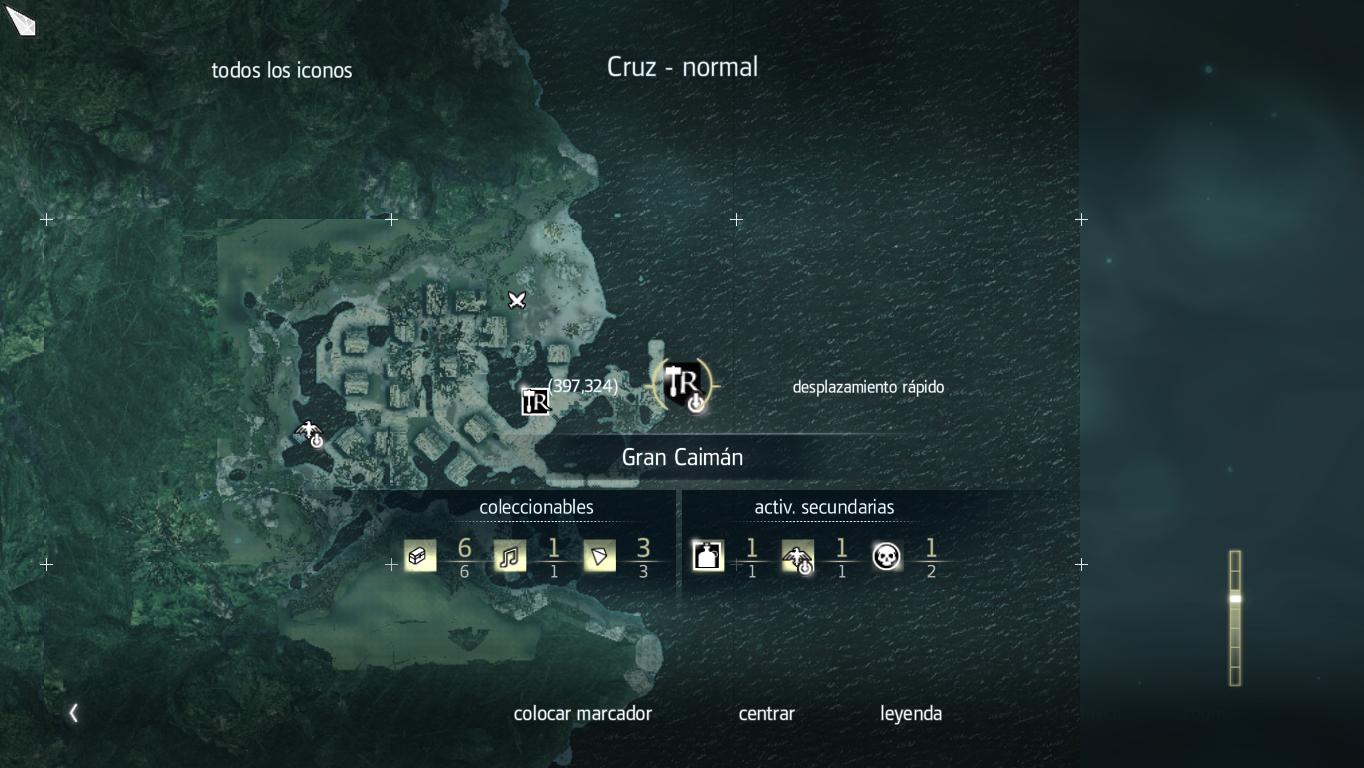
Task: Select "colocar marcador" option
Action: click(582, 713)
